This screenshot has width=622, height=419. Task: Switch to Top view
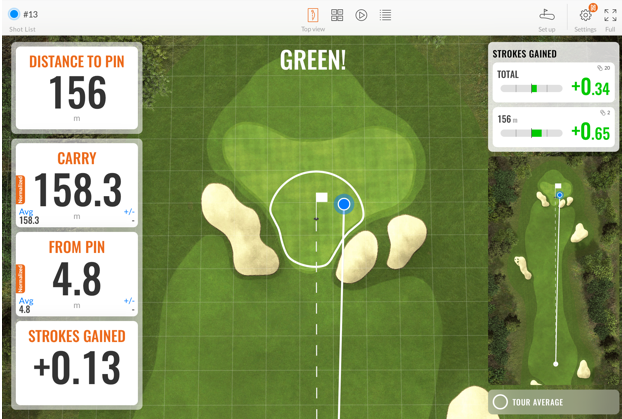(x=313, y=16)
